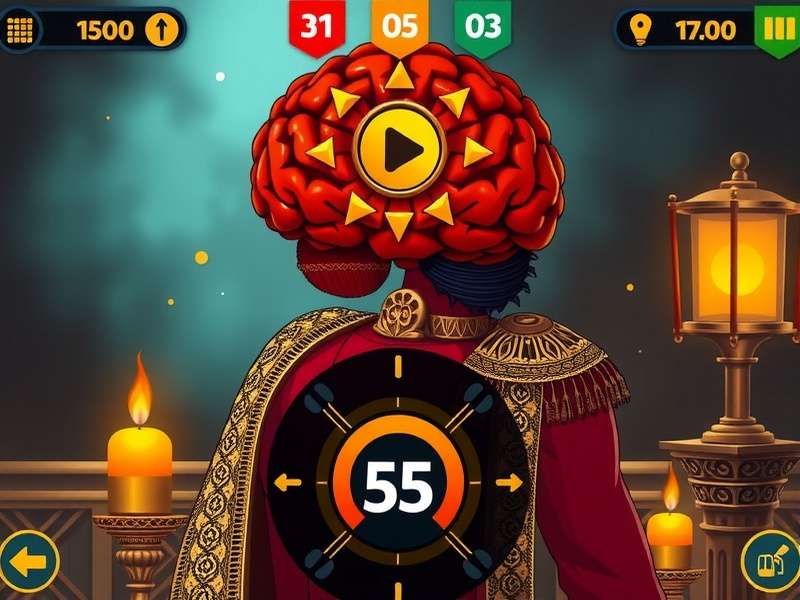Open the grid menu icon

20,29
